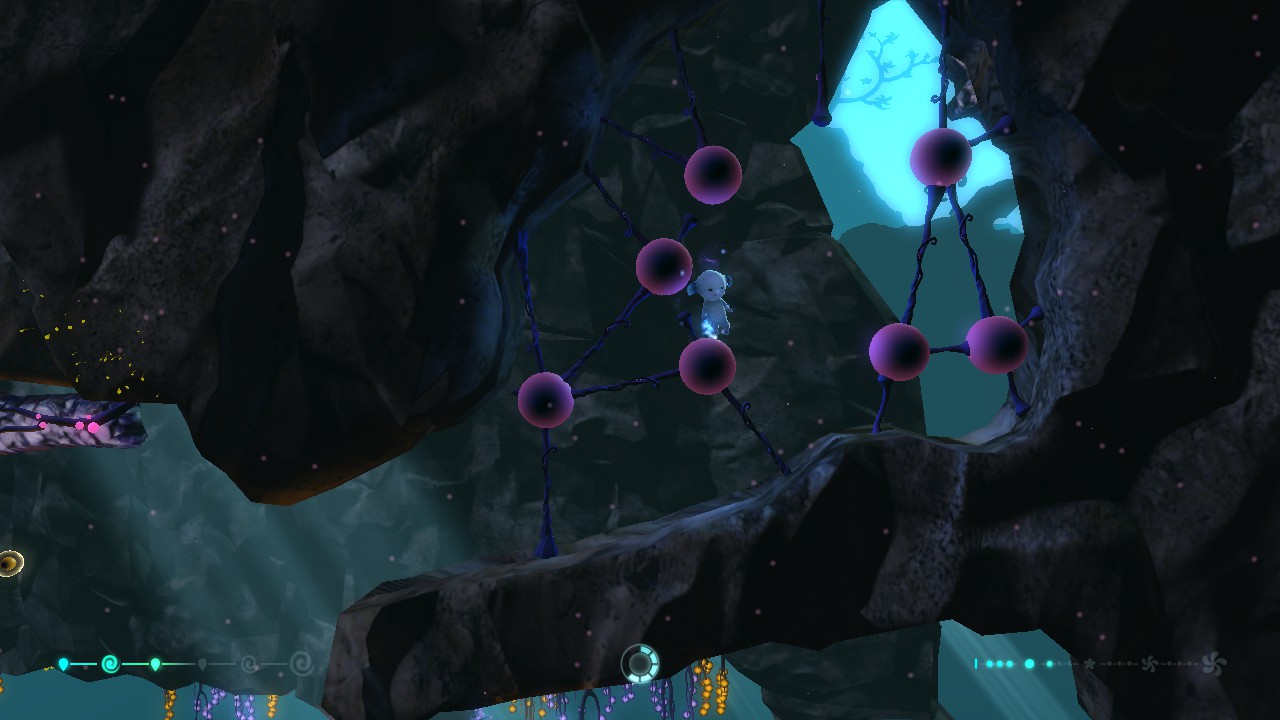
Task: Click the small glowing dot after the large dot
Action: [1049, 663]
